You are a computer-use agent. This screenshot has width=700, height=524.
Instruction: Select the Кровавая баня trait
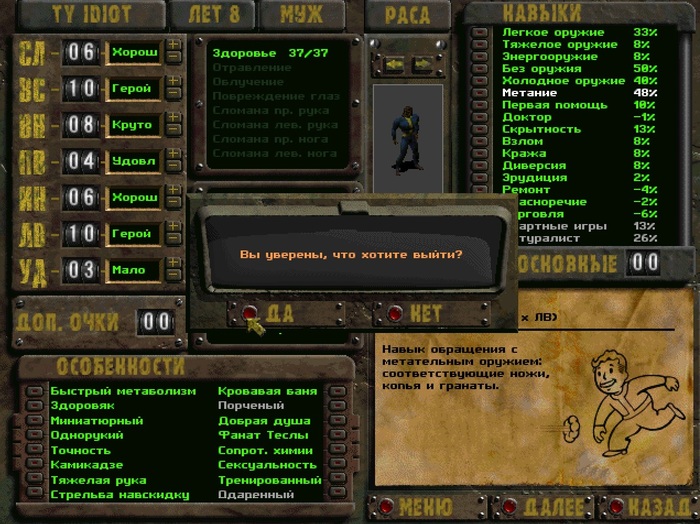[x=267, y=391]
